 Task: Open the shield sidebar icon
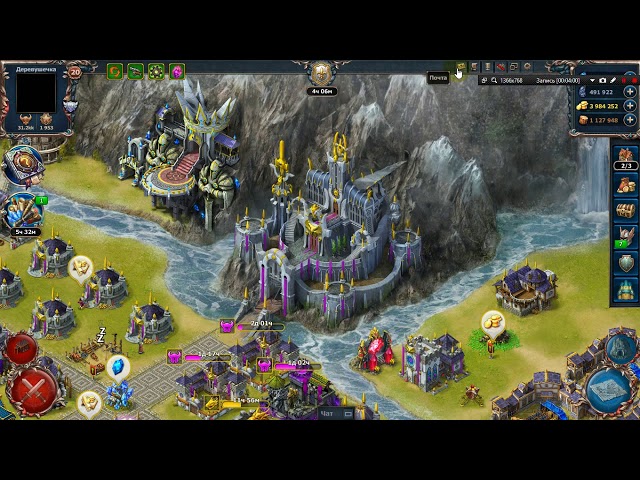tap(626, 263)
